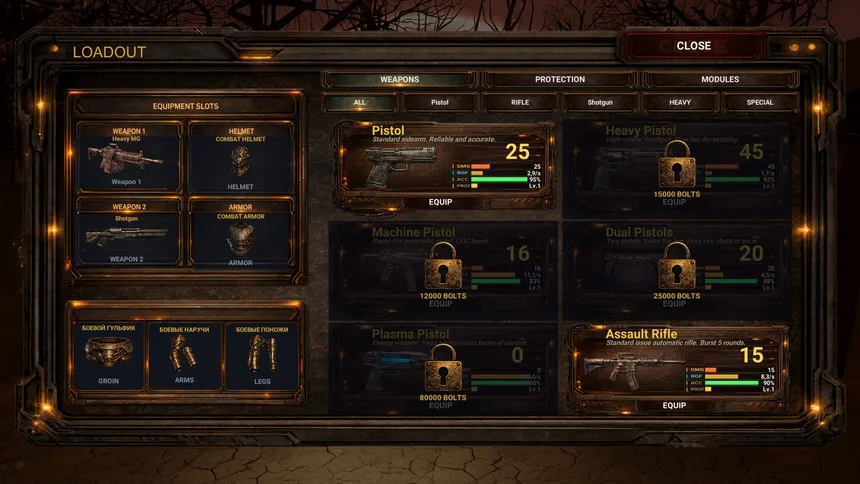The height and width of the screenshot is (484, 860).
Task: Switch to the Protection tab
Action: tap(560, 80)
